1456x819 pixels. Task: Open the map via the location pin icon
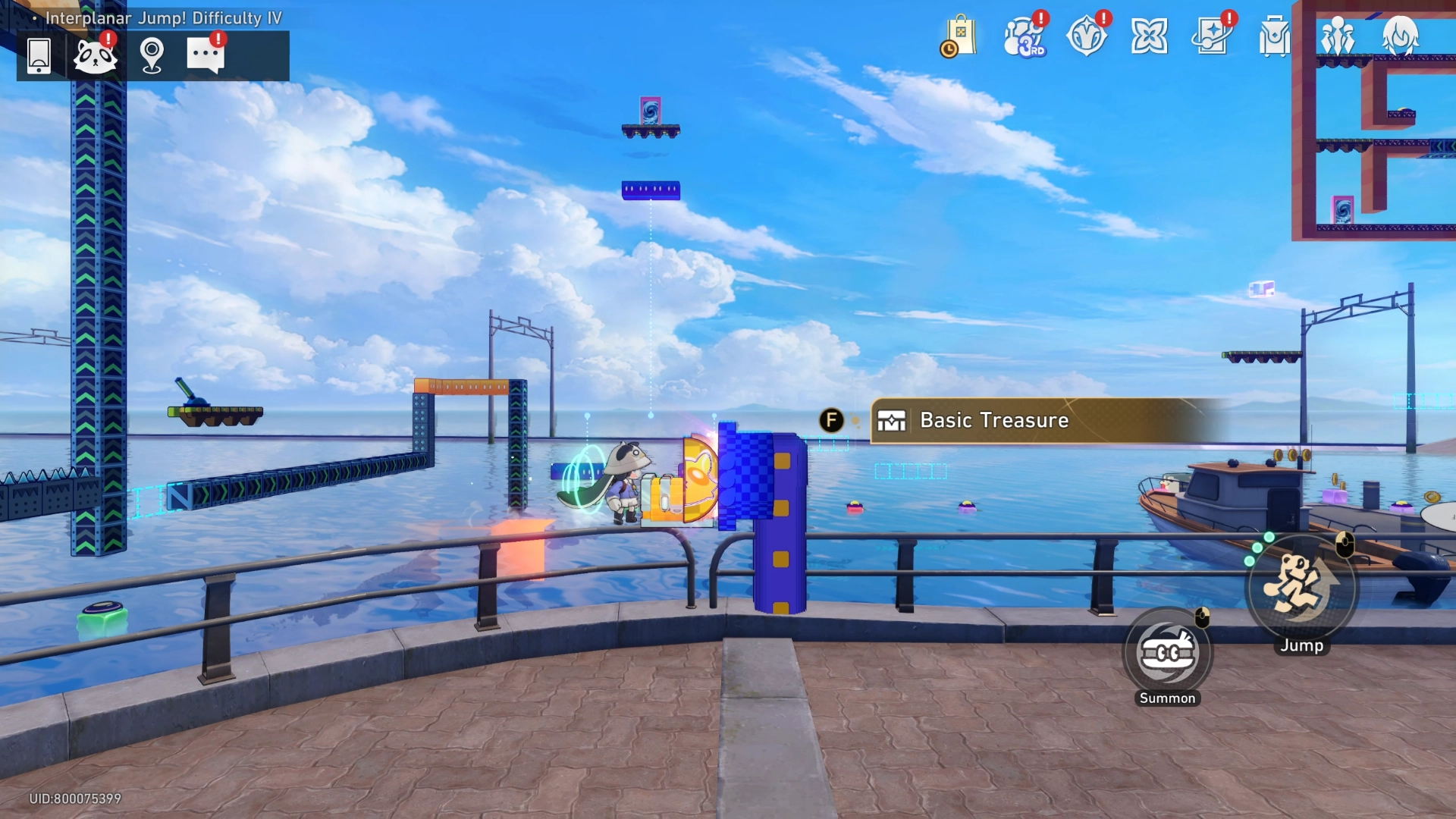click(152, 55)
